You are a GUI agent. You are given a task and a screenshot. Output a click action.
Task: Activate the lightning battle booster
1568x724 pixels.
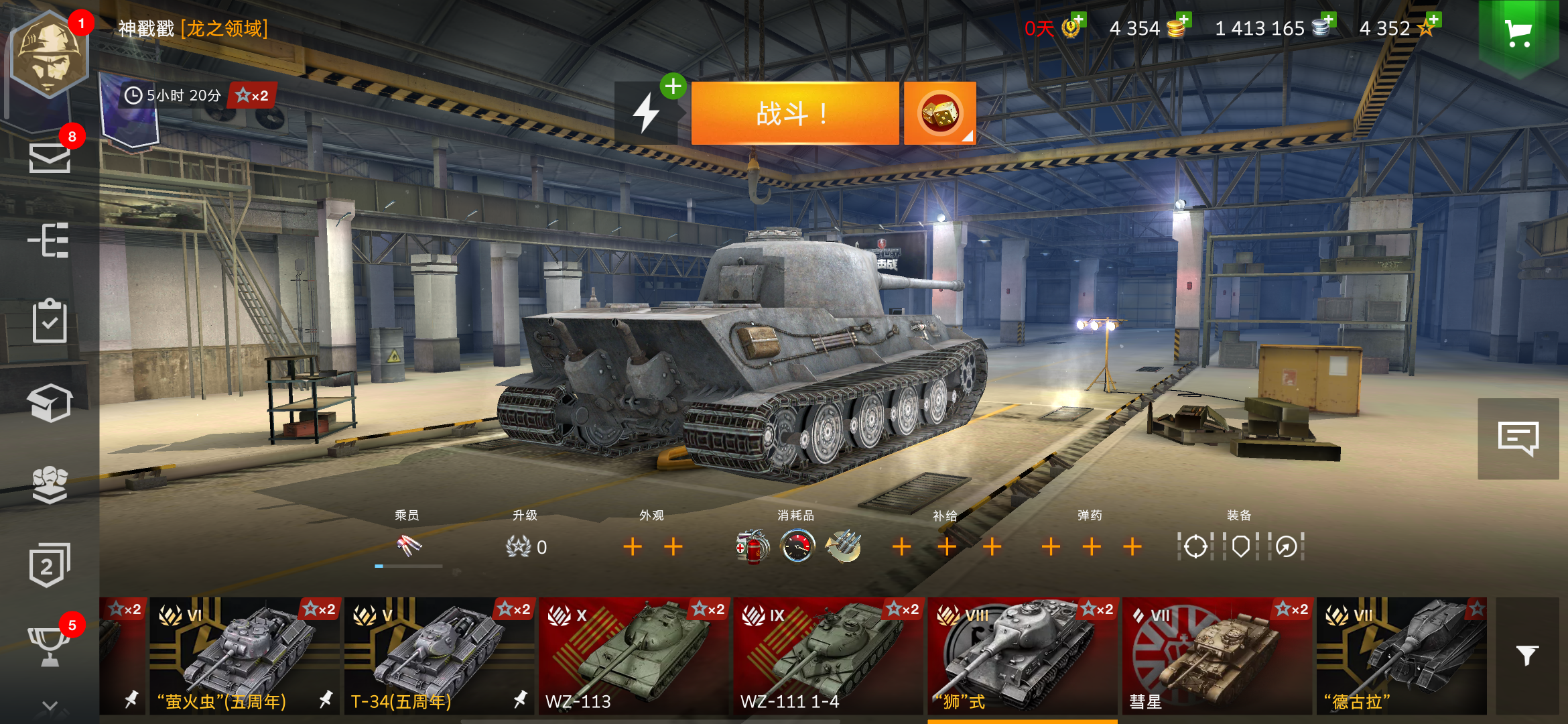tap(645, 114)
